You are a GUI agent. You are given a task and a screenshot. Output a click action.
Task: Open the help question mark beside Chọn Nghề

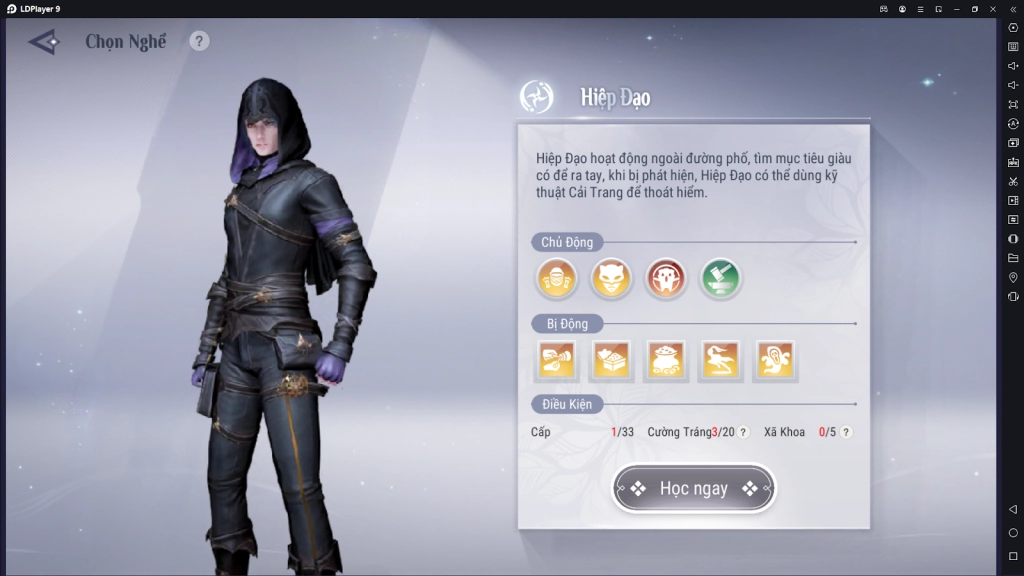(200, 41)
